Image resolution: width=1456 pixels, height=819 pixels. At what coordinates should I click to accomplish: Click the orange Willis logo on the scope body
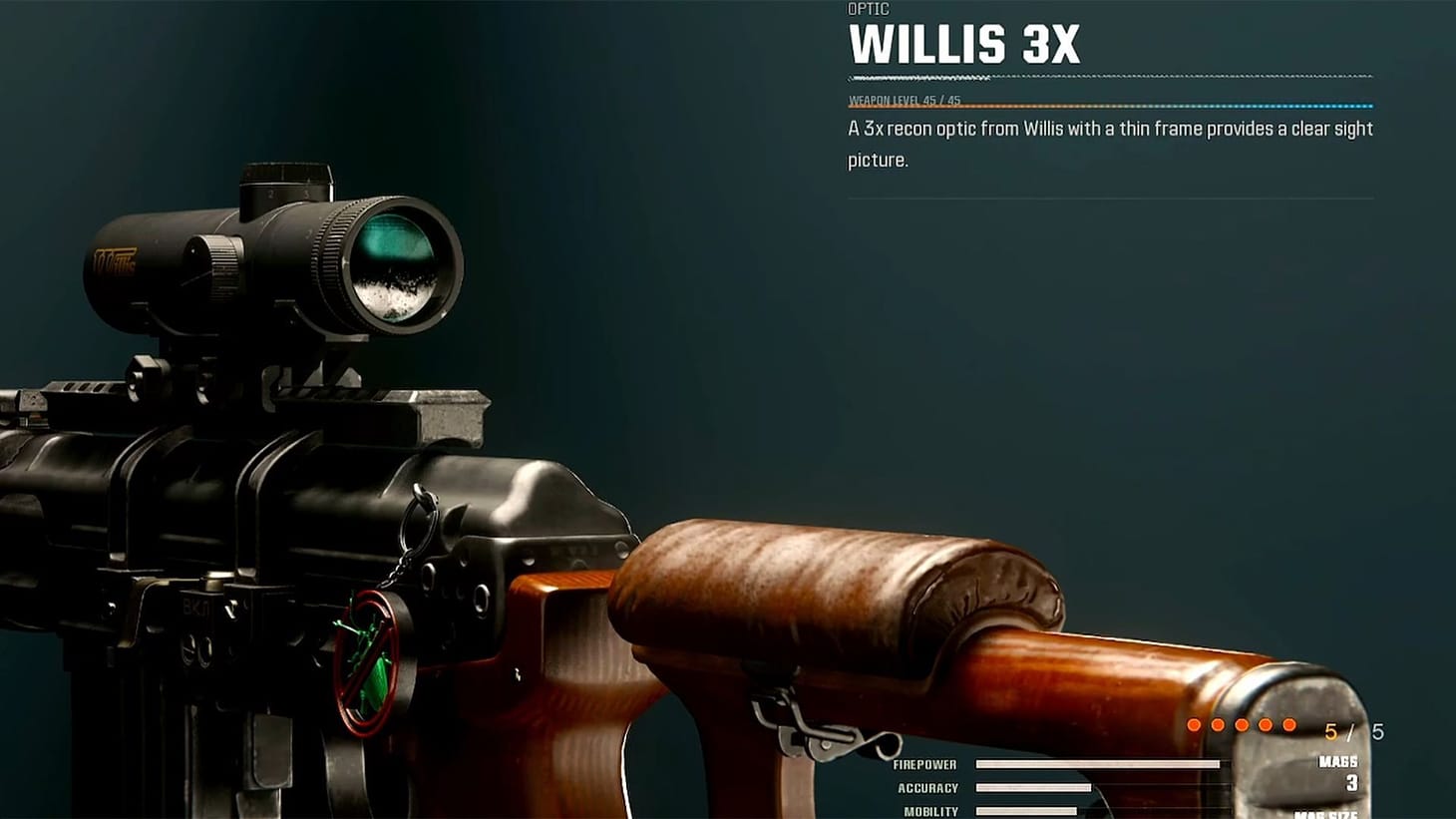click(x=117, y=262)
